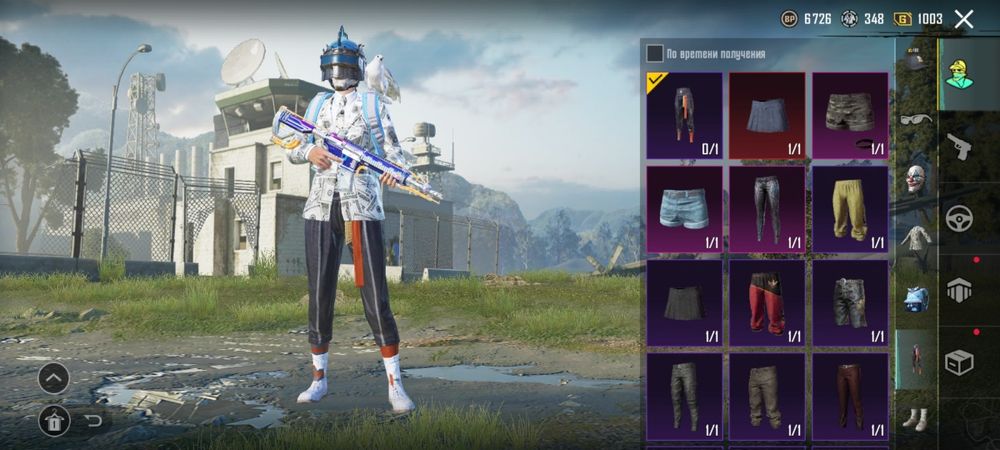Open the wardrobe hanger button

[x=54, y=420]
